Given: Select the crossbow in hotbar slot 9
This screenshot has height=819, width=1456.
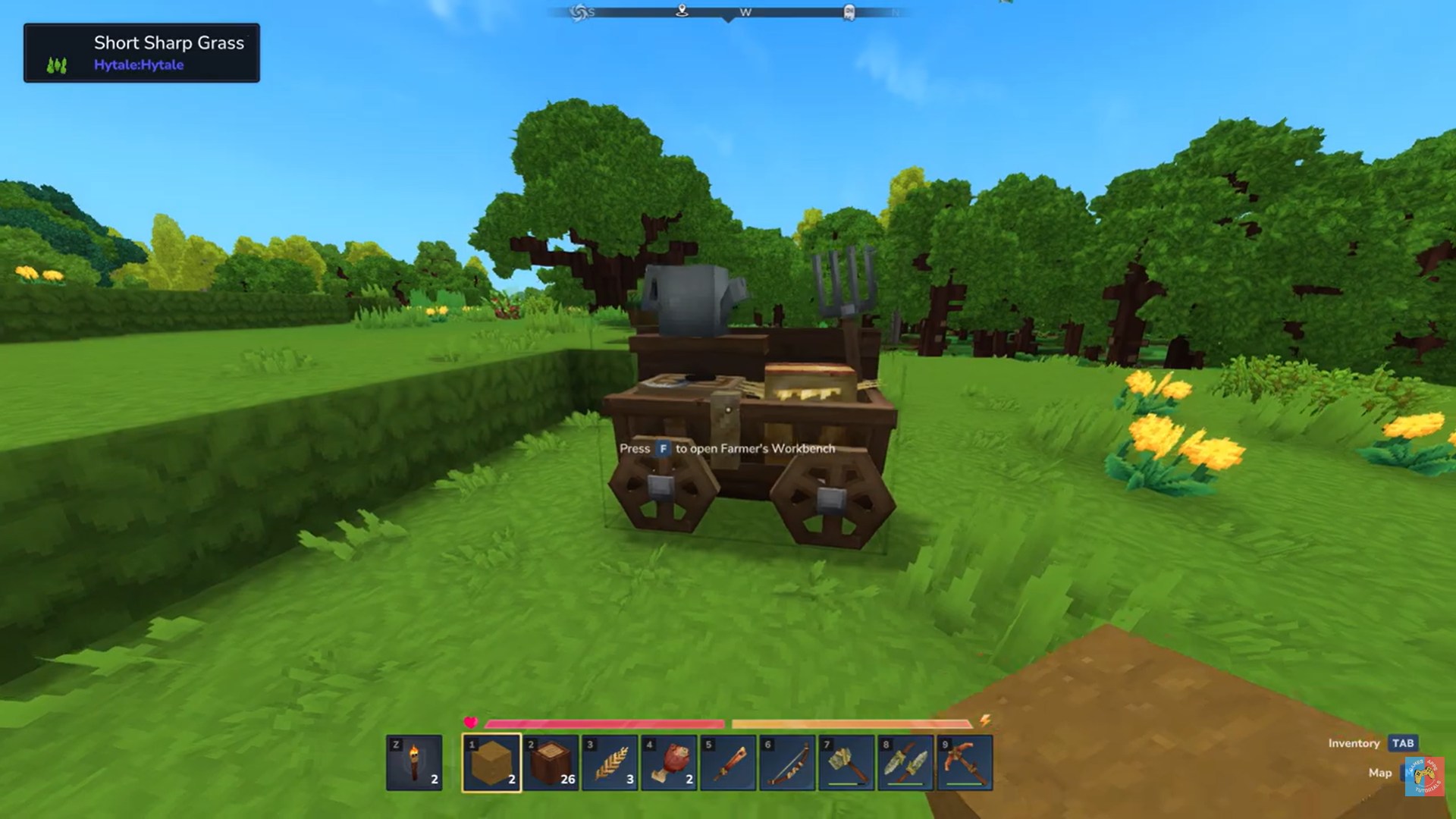Looking at the screenshot, I should (x=965, y=762).
